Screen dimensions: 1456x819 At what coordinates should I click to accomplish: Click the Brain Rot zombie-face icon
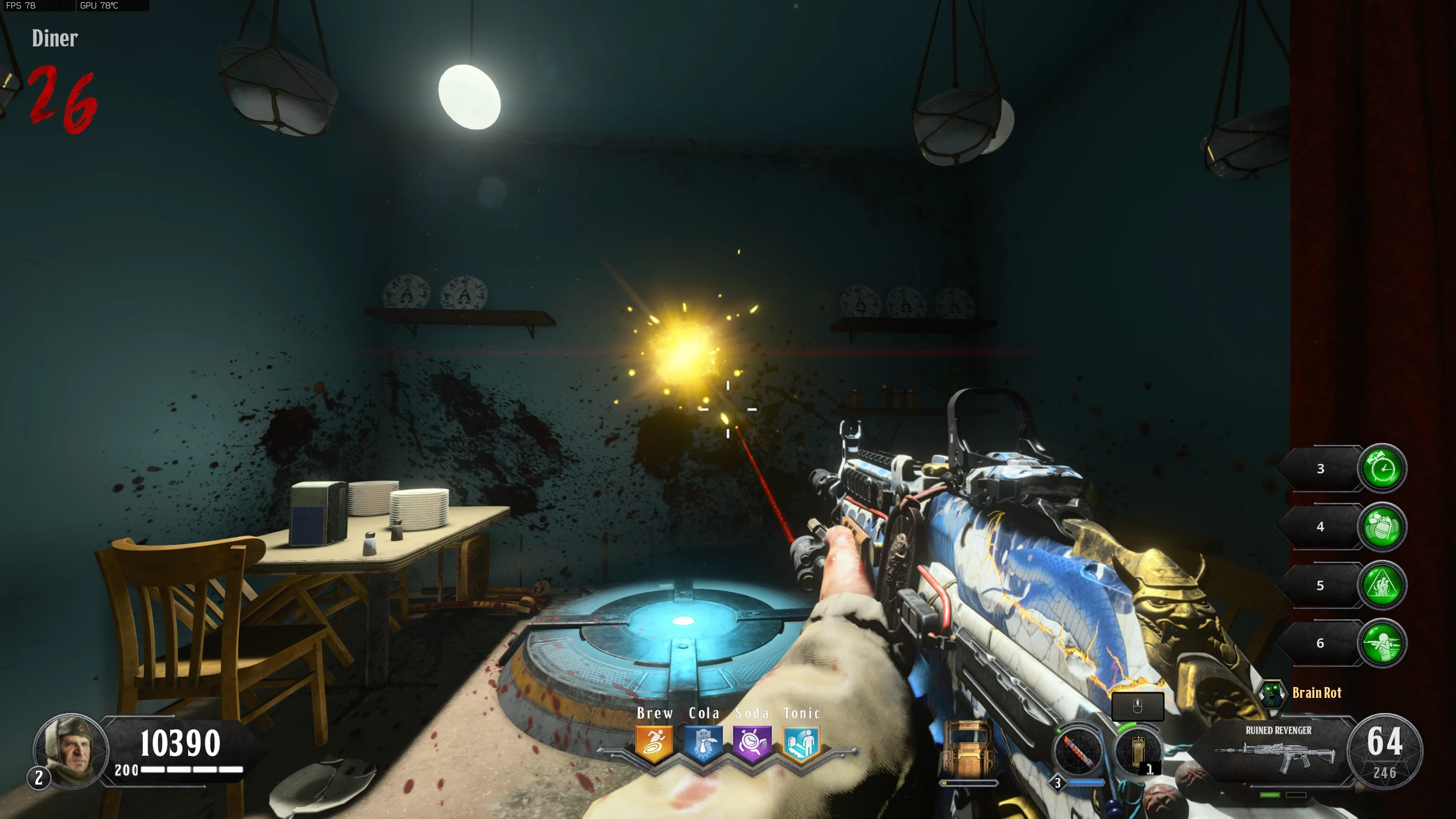point(1272,693)
